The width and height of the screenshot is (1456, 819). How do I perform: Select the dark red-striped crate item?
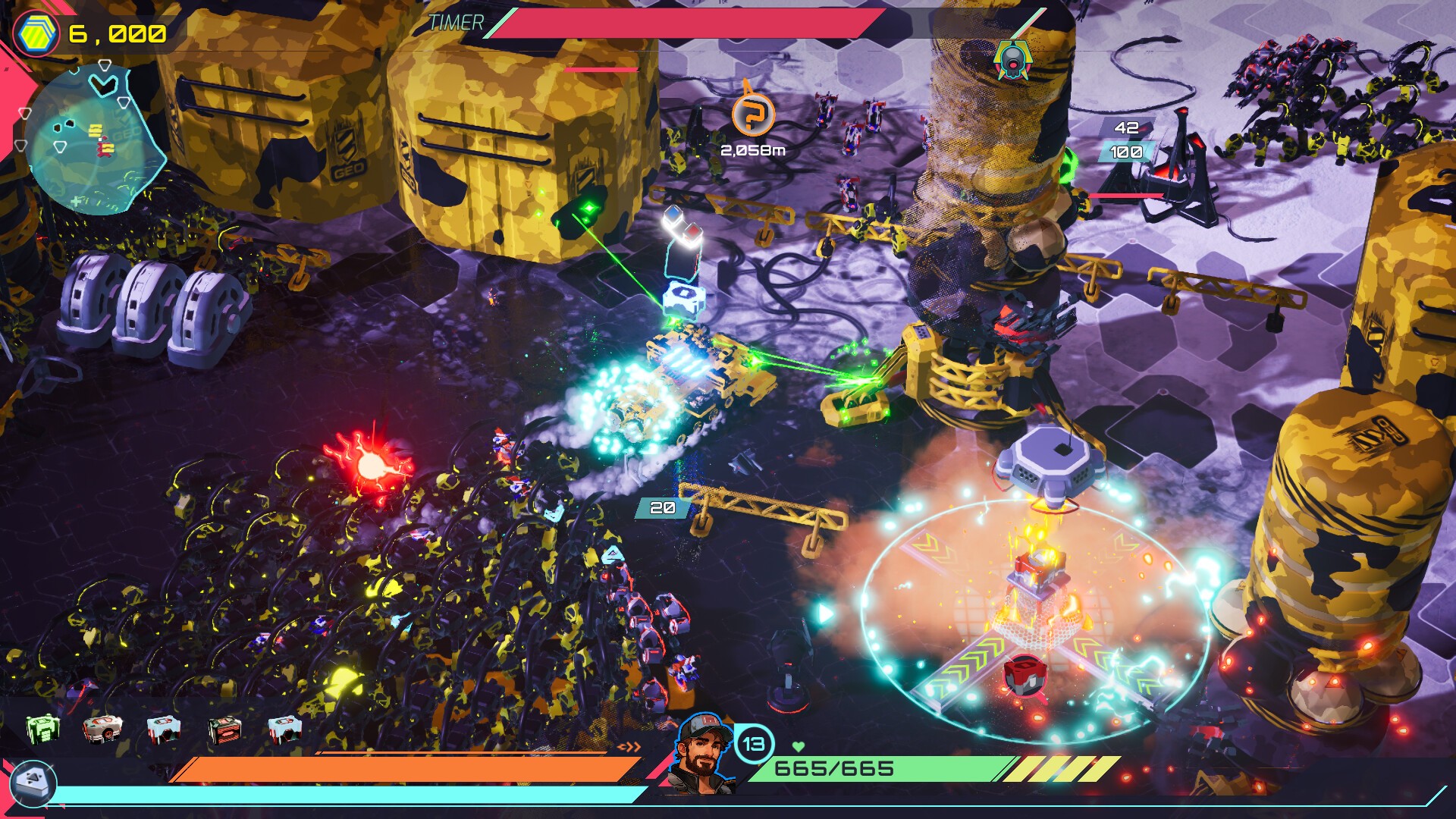[224, 730]
